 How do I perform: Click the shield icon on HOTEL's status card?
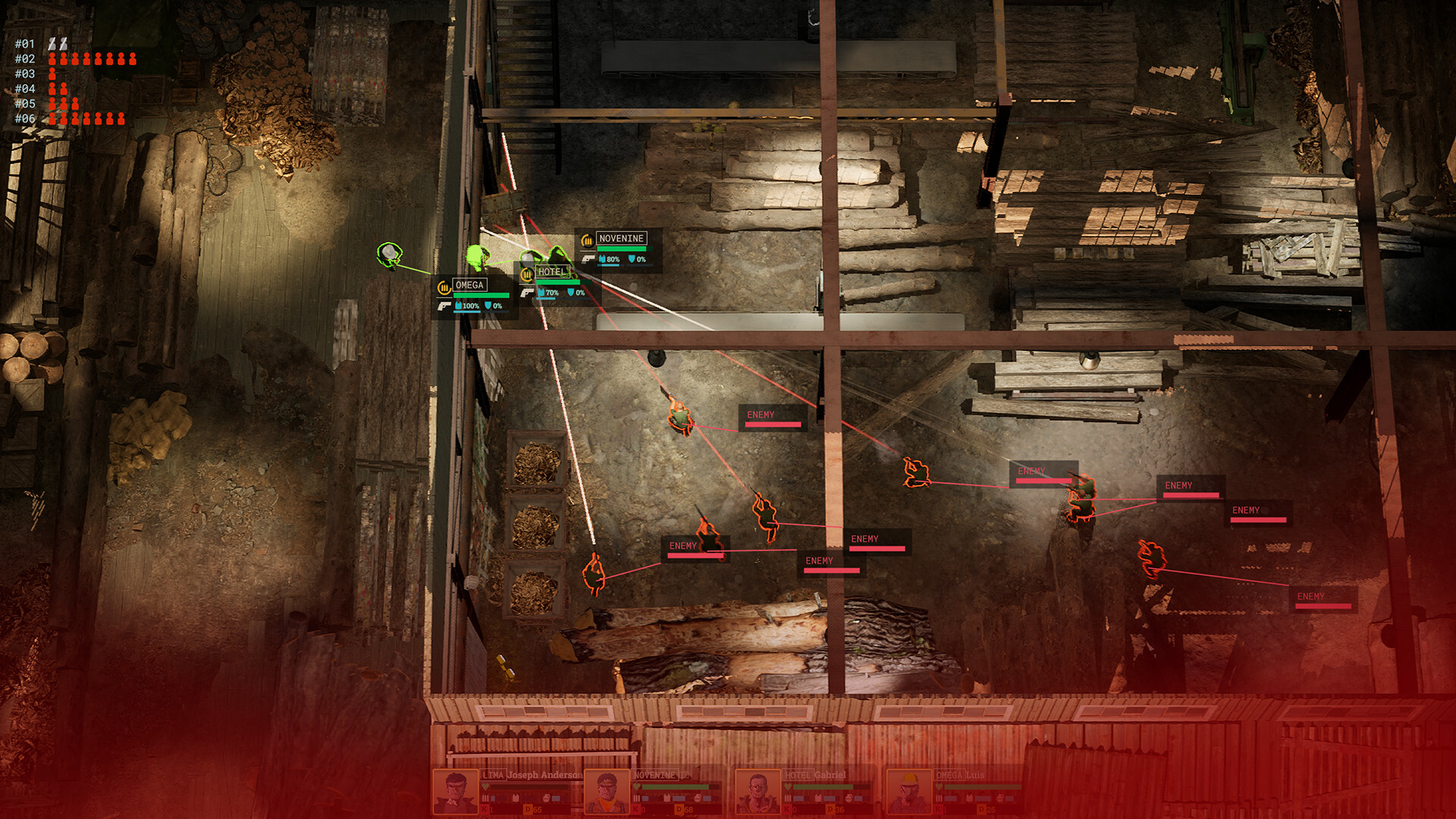[571, 290]
